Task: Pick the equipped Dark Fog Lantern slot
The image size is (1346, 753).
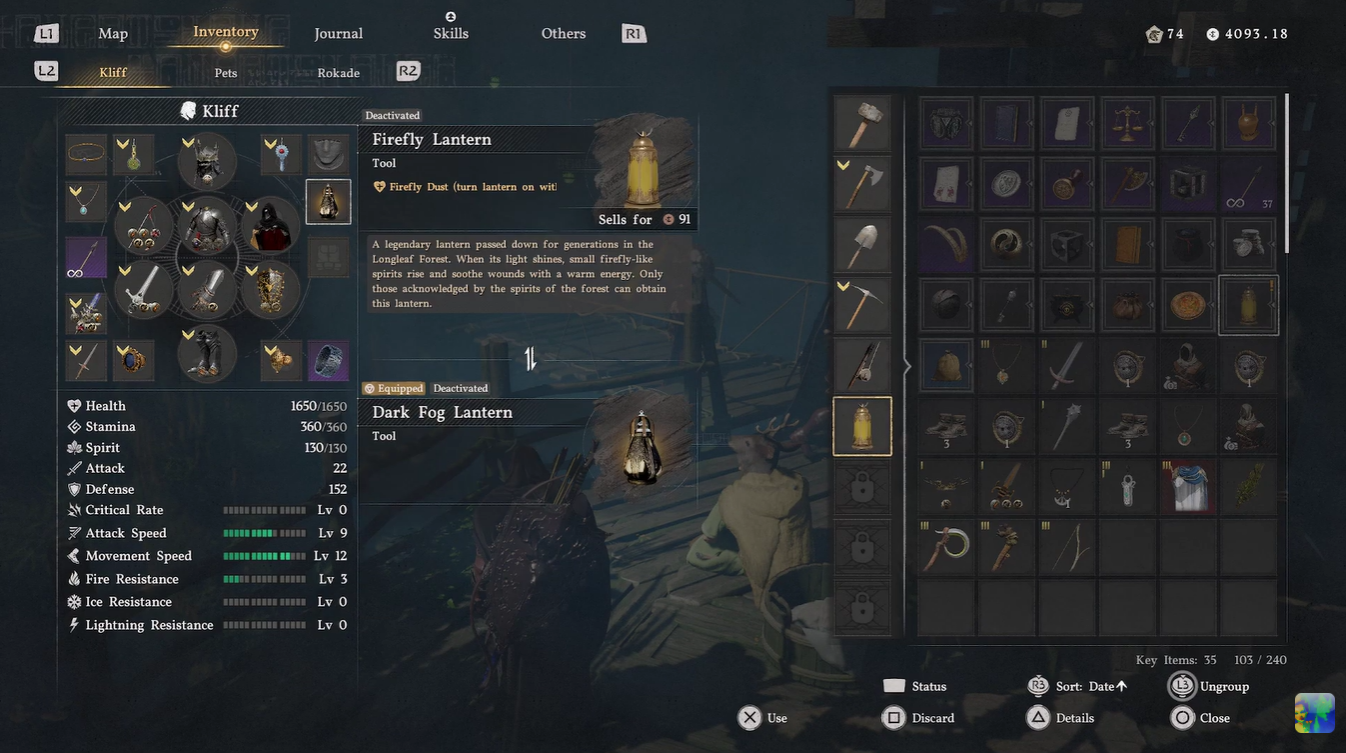Action: coord(328,202)
